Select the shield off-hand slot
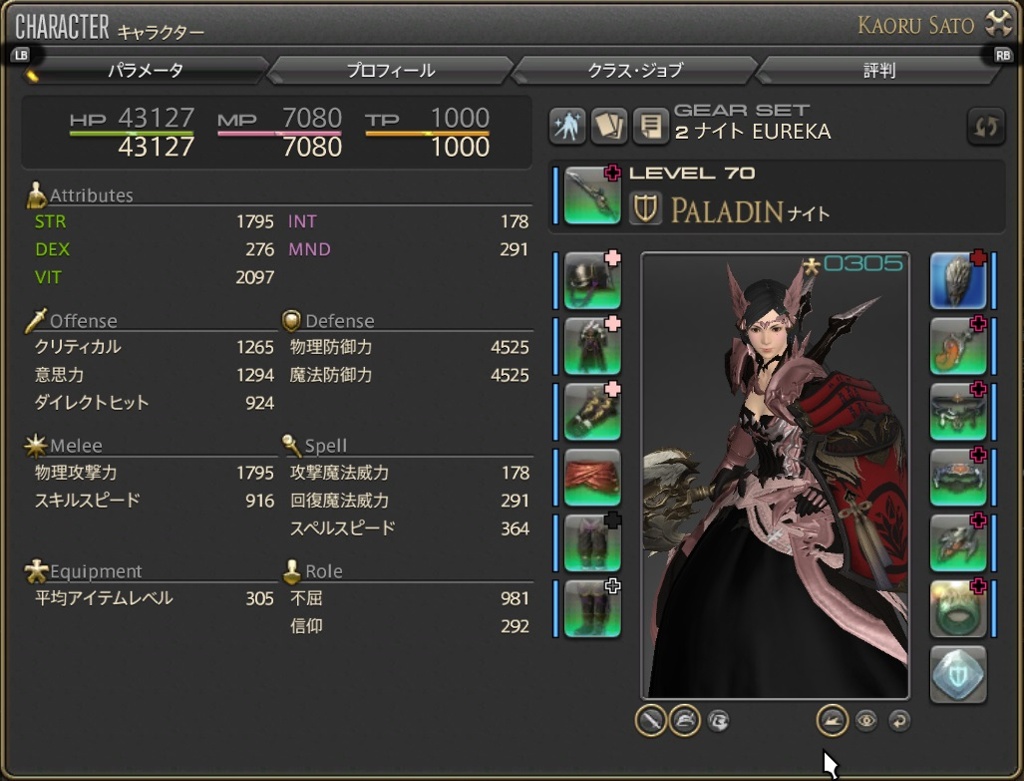This screenshot has height=781, width=1024. pyautogui.click(x=958, y=281)
